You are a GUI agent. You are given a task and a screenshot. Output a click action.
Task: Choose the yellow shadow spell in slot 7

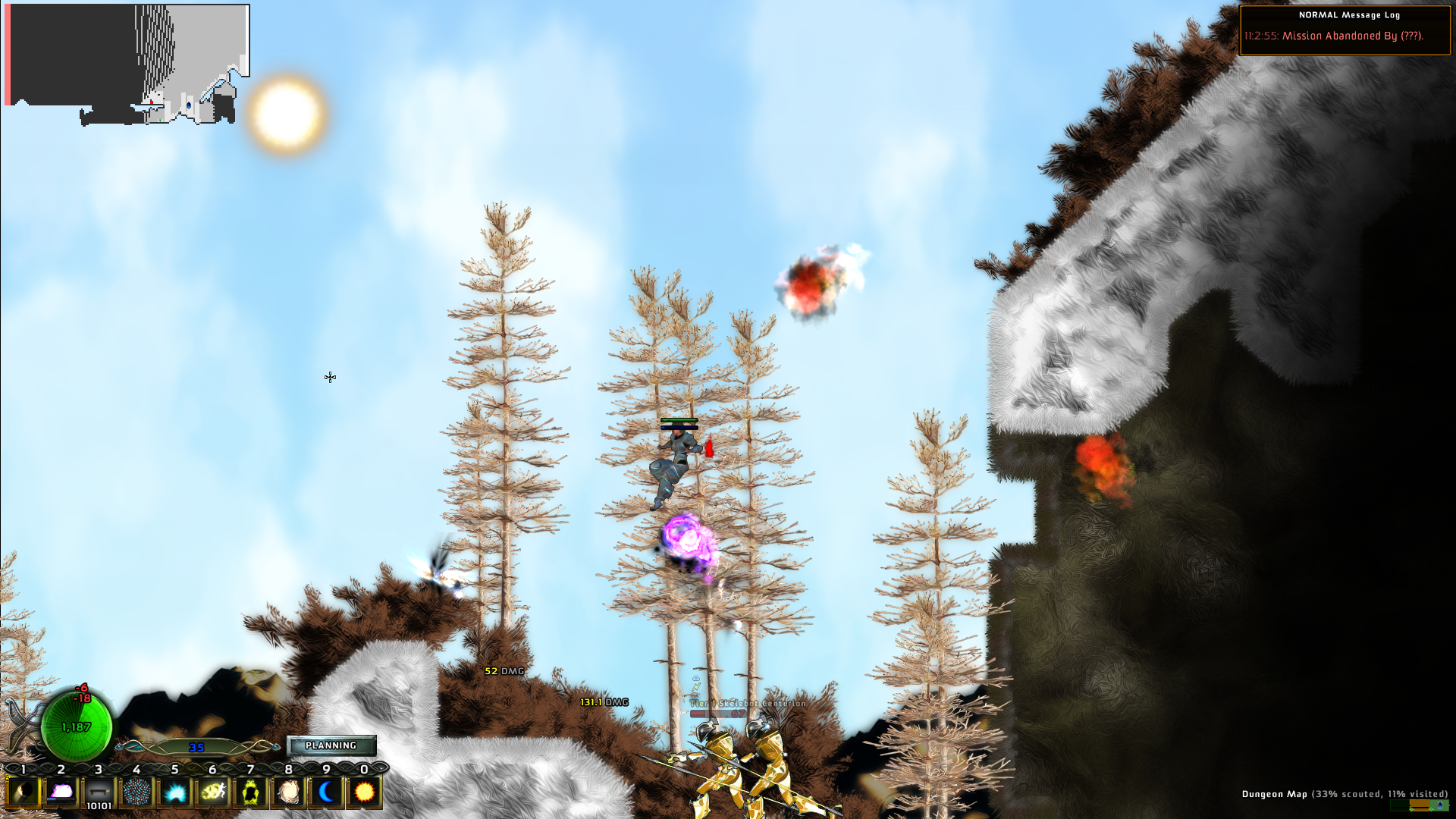click(x=250, y=792)
